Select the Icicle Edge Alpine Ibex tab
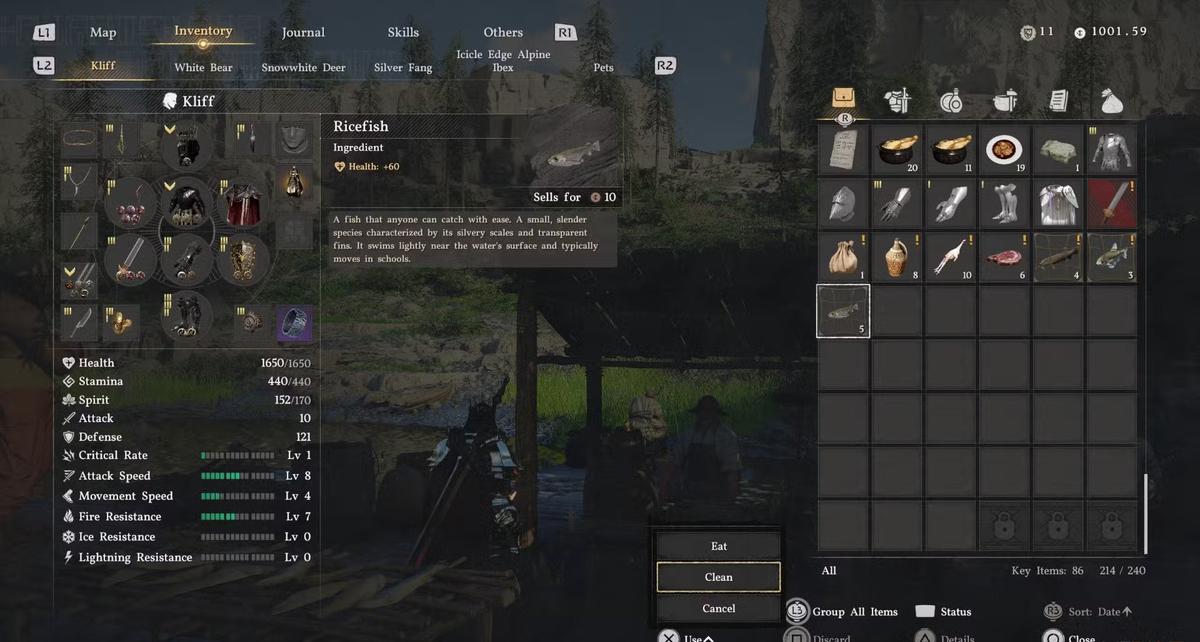1200x642 pixels. 503,61
